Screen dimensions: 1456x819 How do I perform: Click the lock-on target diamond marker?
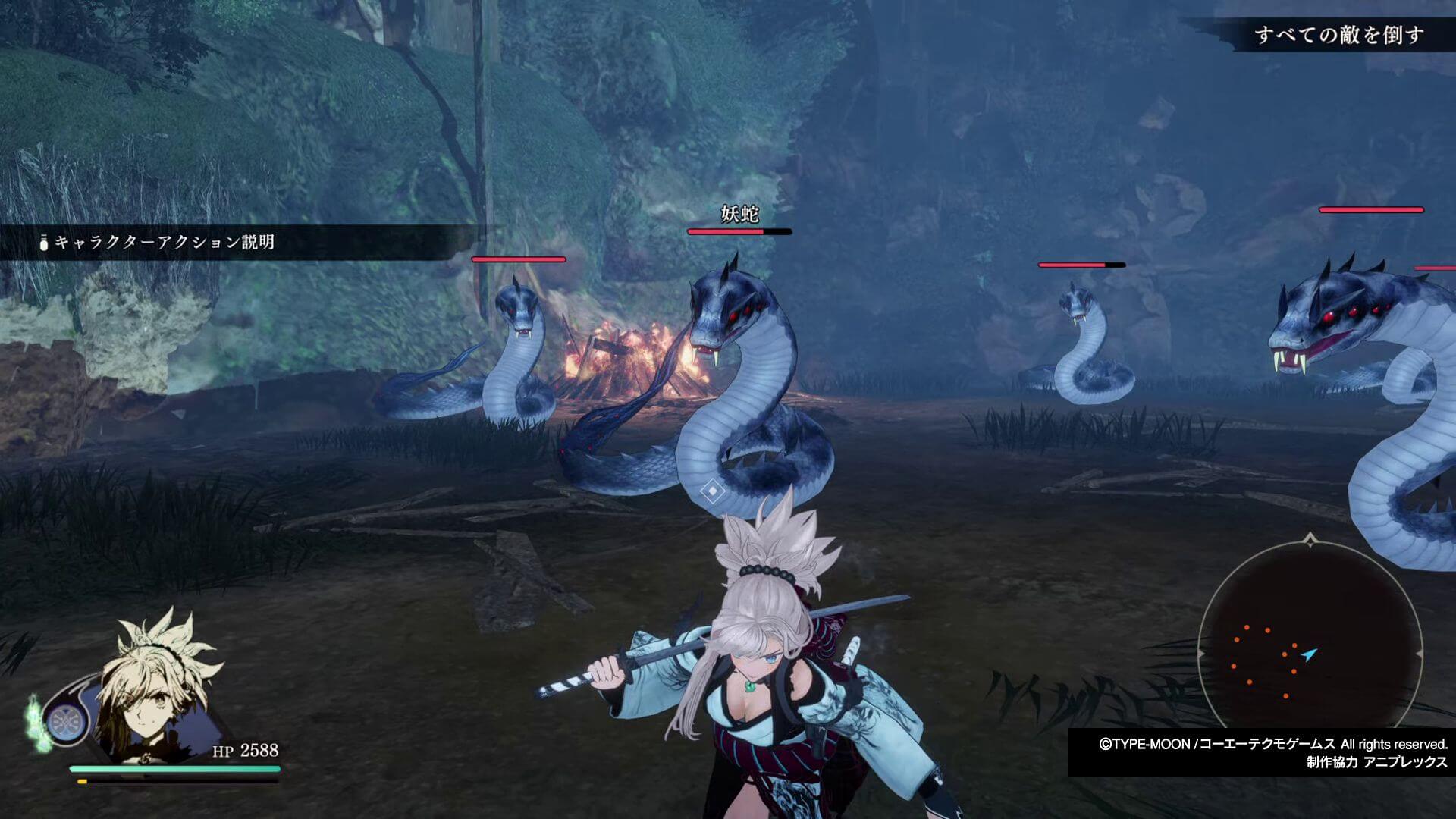tap(712, 491)
